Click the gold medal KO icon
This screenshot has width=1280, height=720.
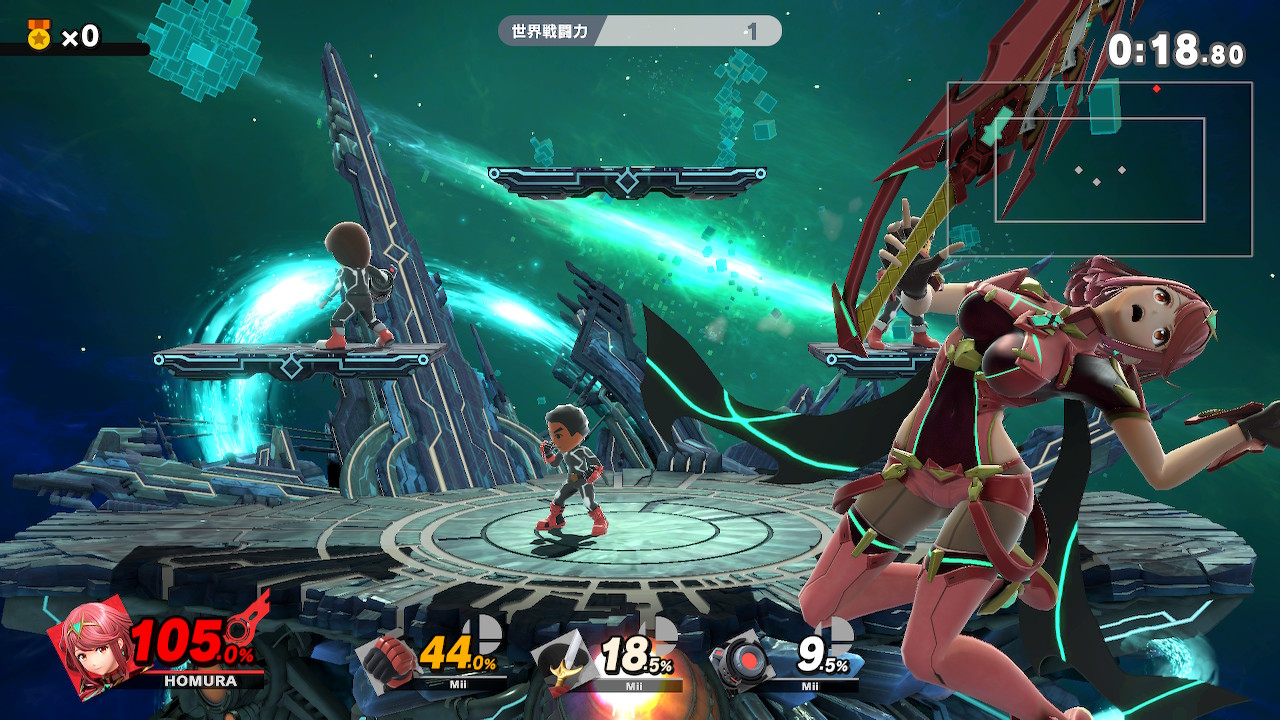39,37
